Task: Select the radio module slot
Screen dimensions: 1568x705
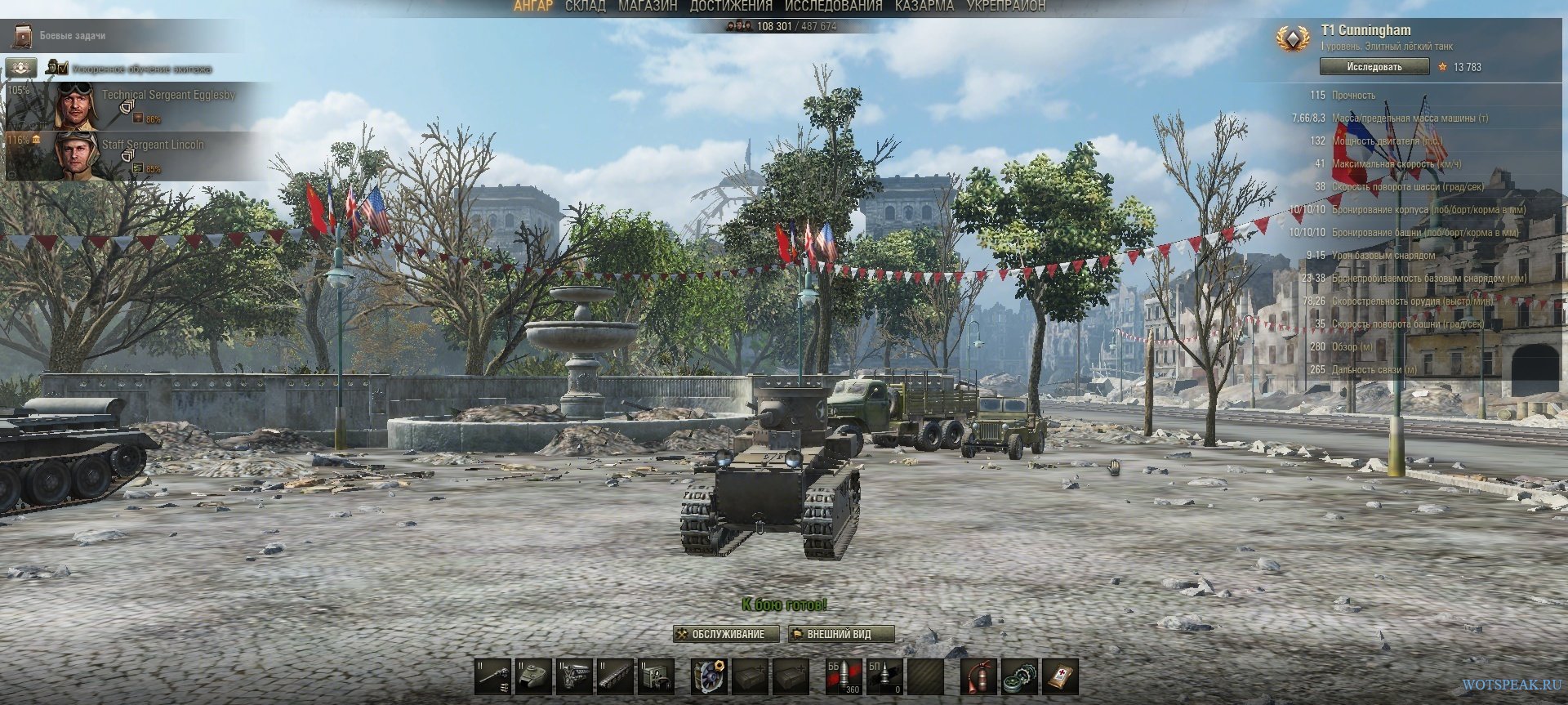Action: coord(656,676)
